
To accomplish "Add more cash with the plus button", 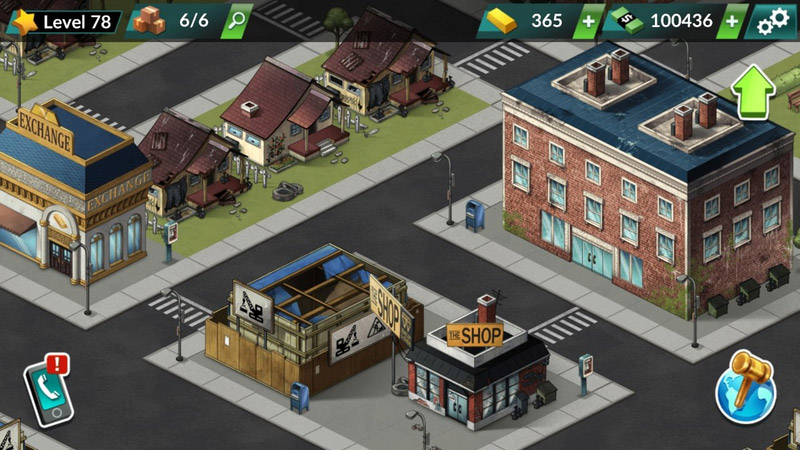I will tap(733, 21).
